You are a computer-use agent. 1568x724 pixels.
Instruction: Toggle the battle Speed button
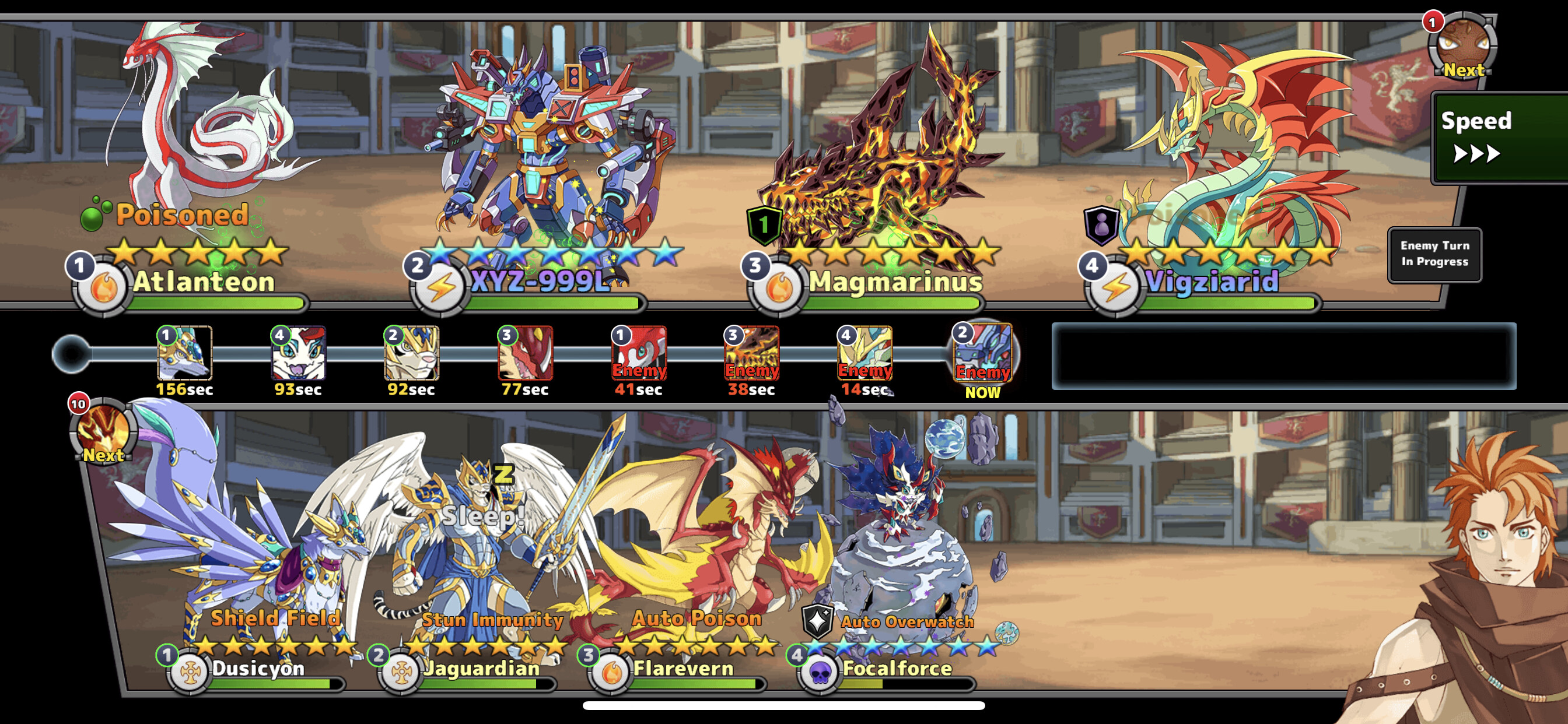click(1497, 138)
